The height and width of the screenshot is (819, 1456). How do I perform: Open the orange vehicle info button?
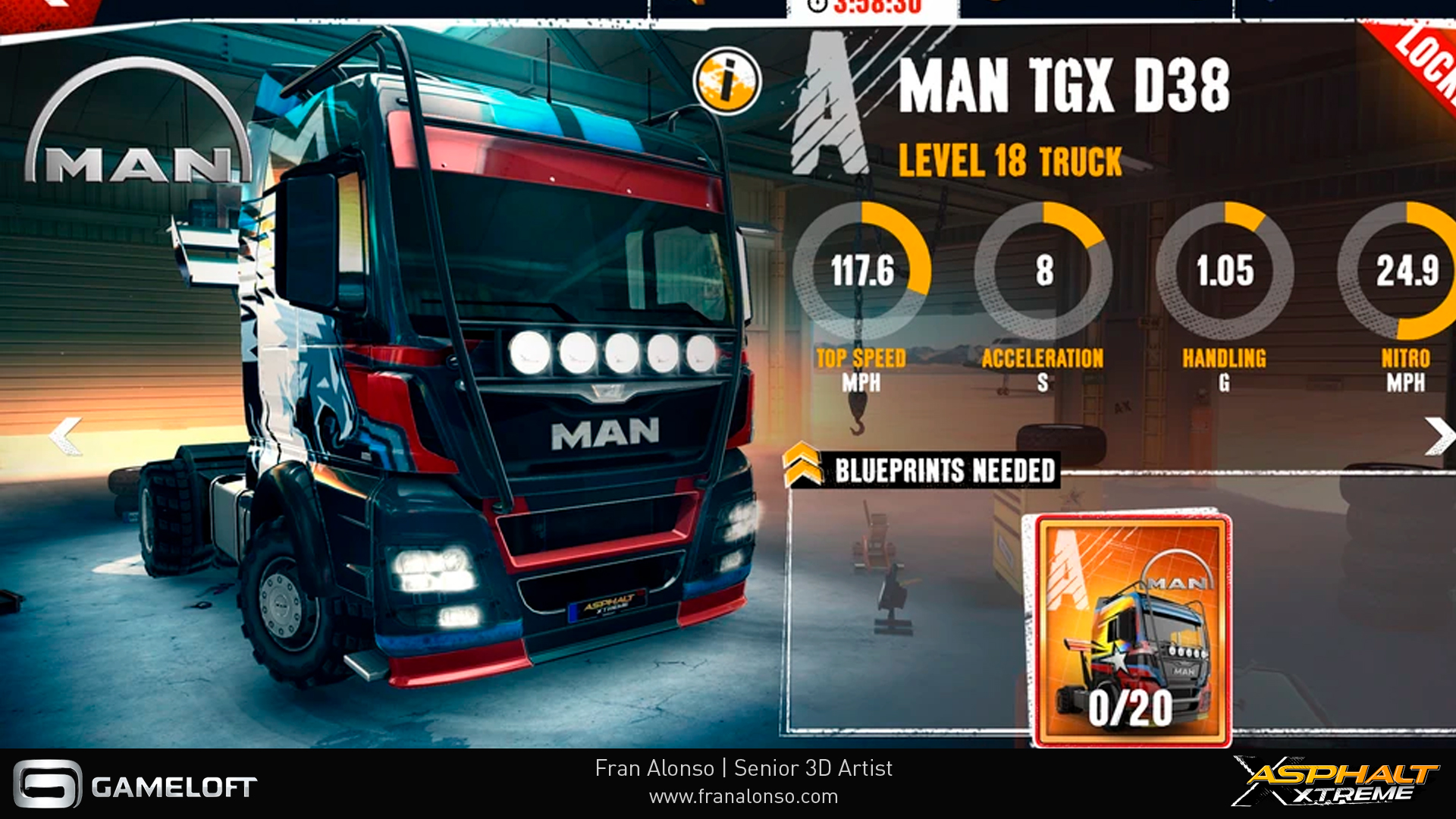[x=726, y=80]
